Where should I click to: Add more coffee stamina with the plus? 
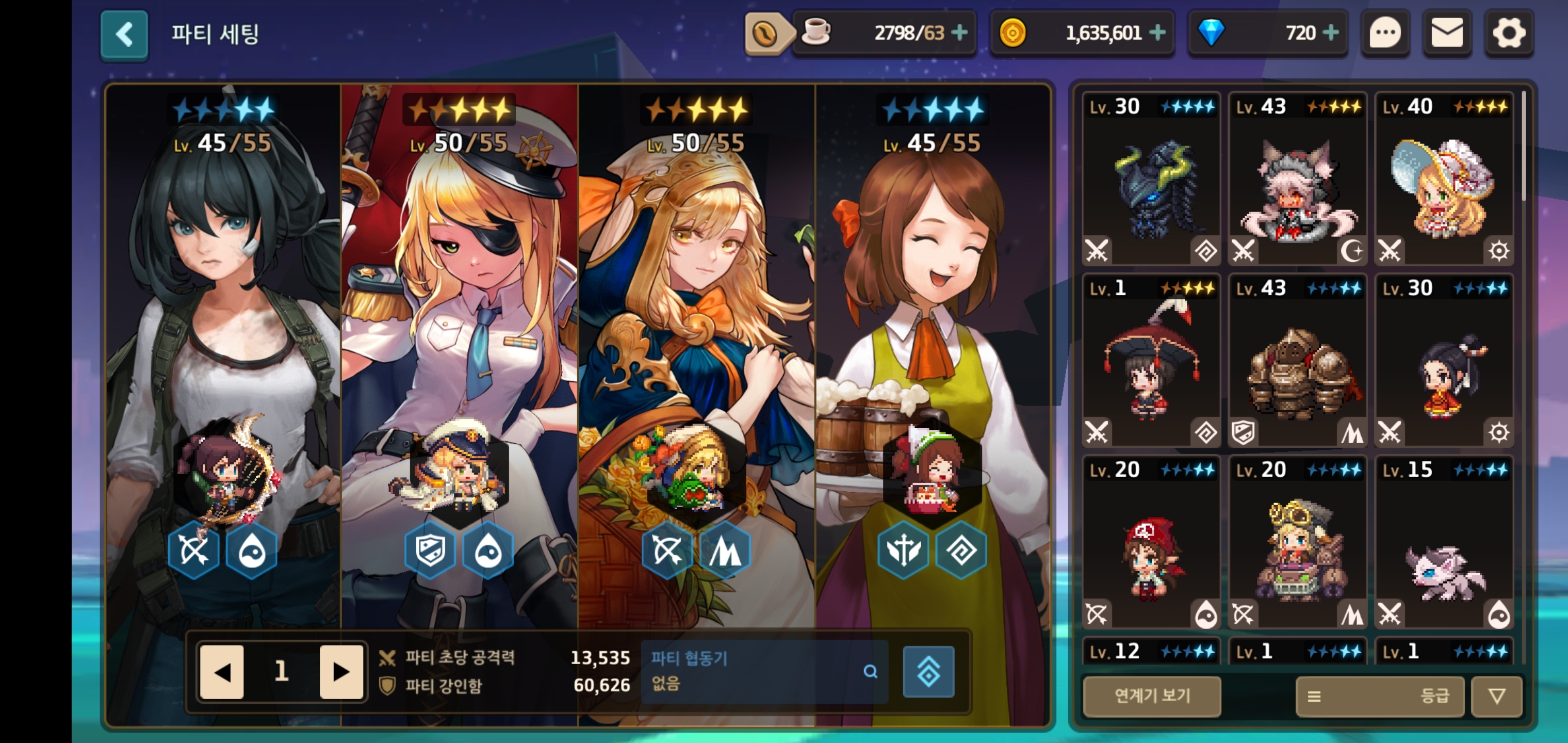tap(960, 33)
